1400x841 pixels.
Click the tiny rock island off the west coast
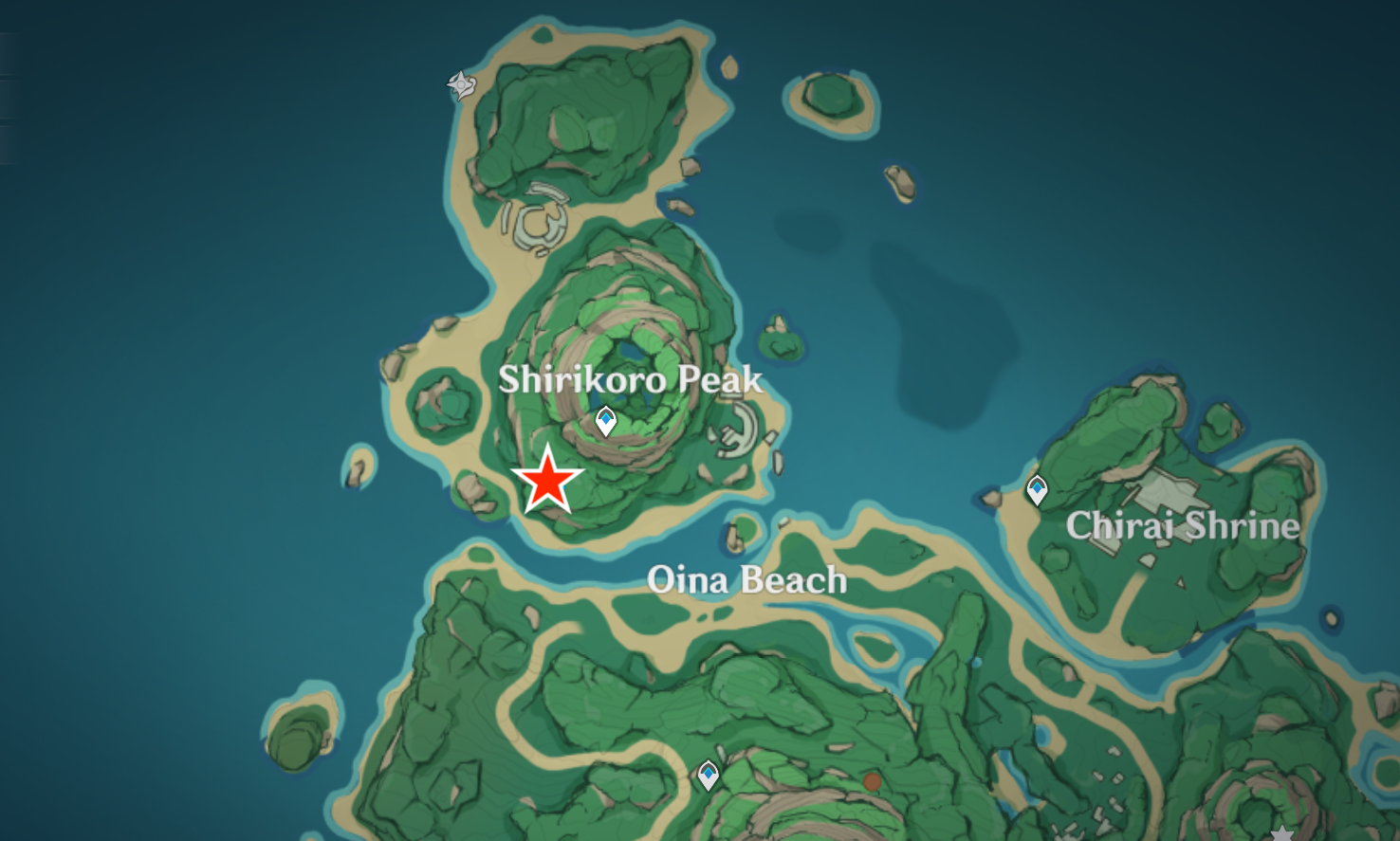(x=359, y=469)
